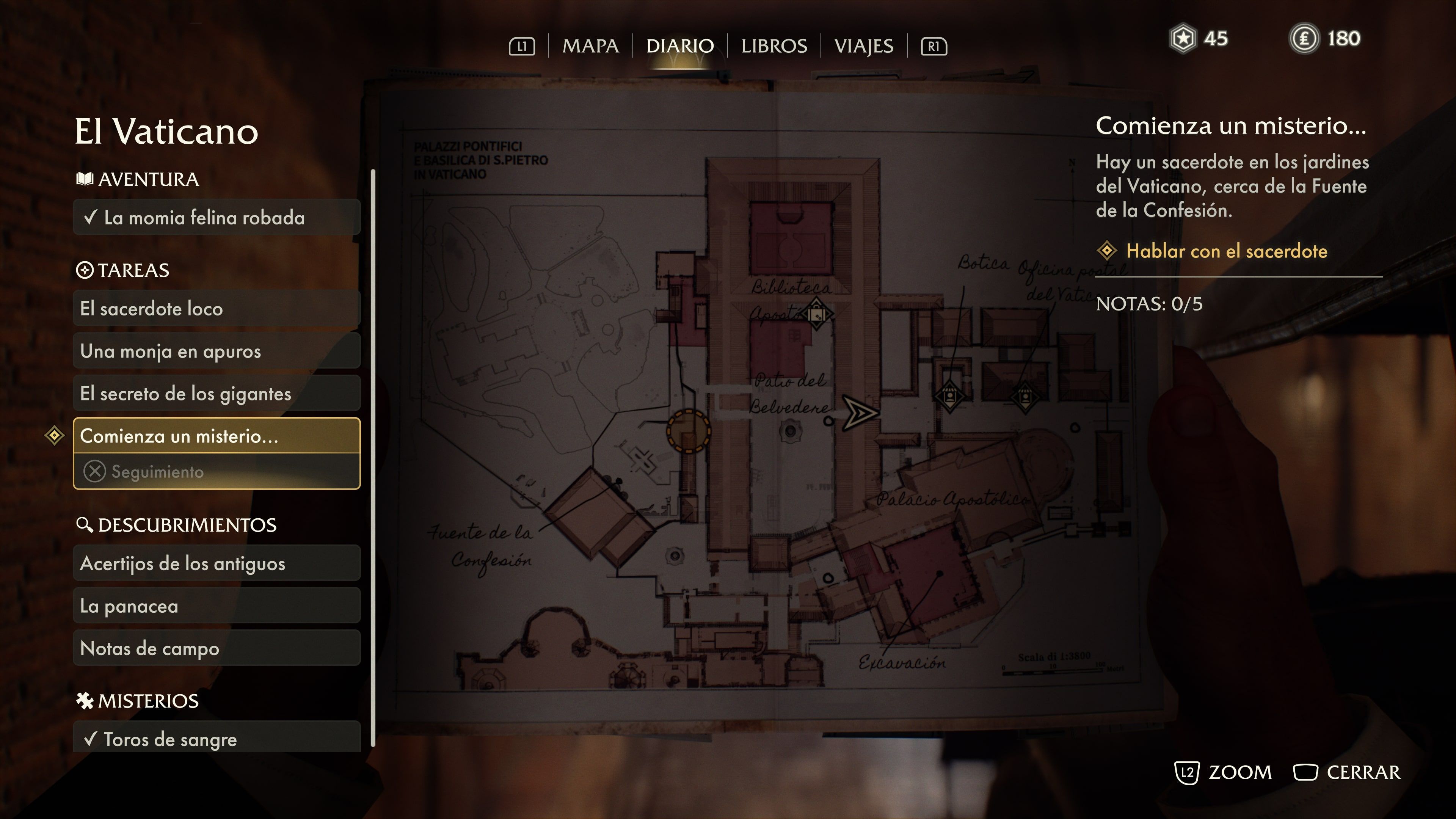View the Notas de campo entry
Screen dimensions: 1456x819
point(217,648)
